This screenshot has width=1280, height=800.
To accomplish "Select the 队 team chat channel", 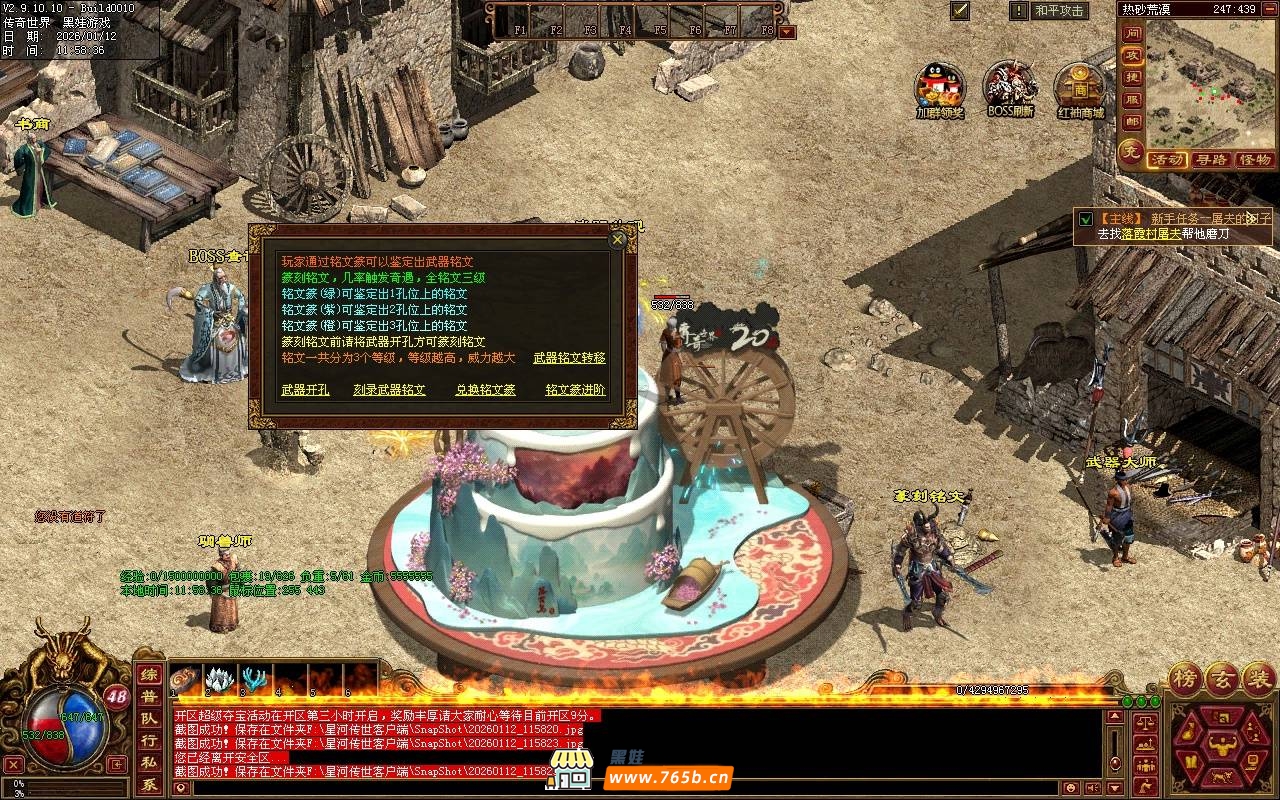I will coord(147,719).
